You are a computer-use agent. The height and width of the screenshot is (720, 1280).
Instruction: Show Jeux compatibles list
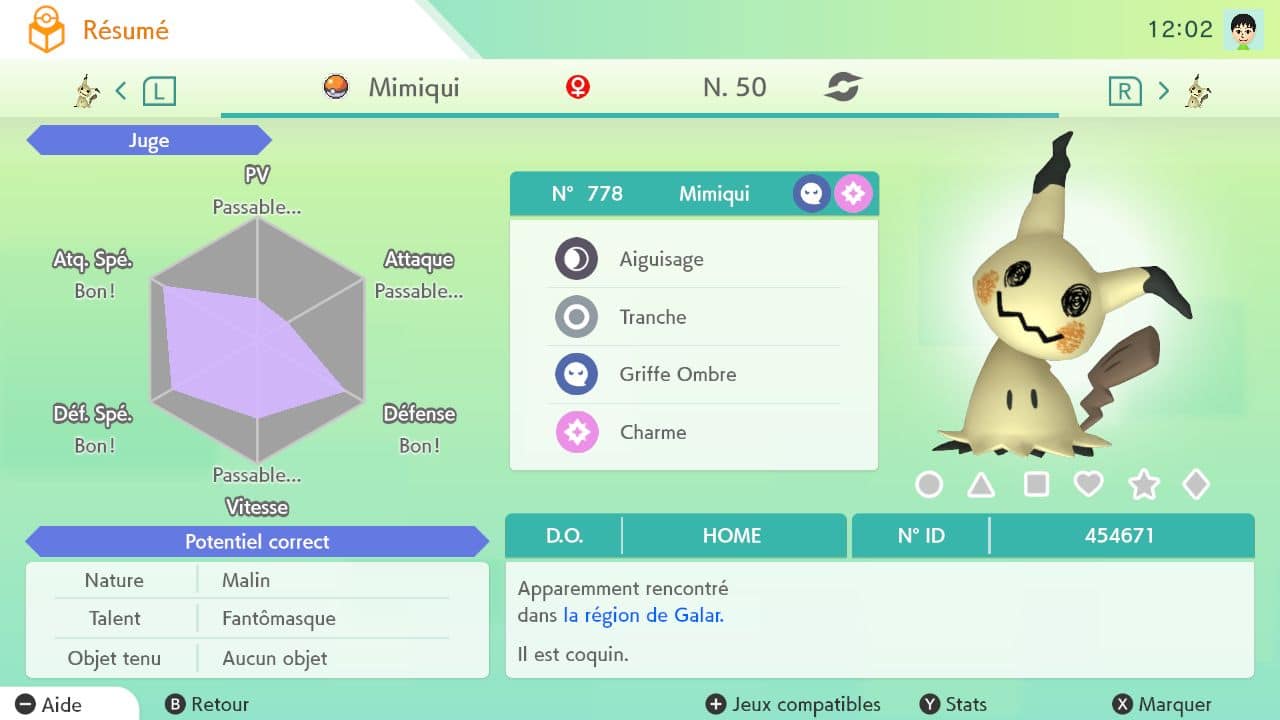794,705
